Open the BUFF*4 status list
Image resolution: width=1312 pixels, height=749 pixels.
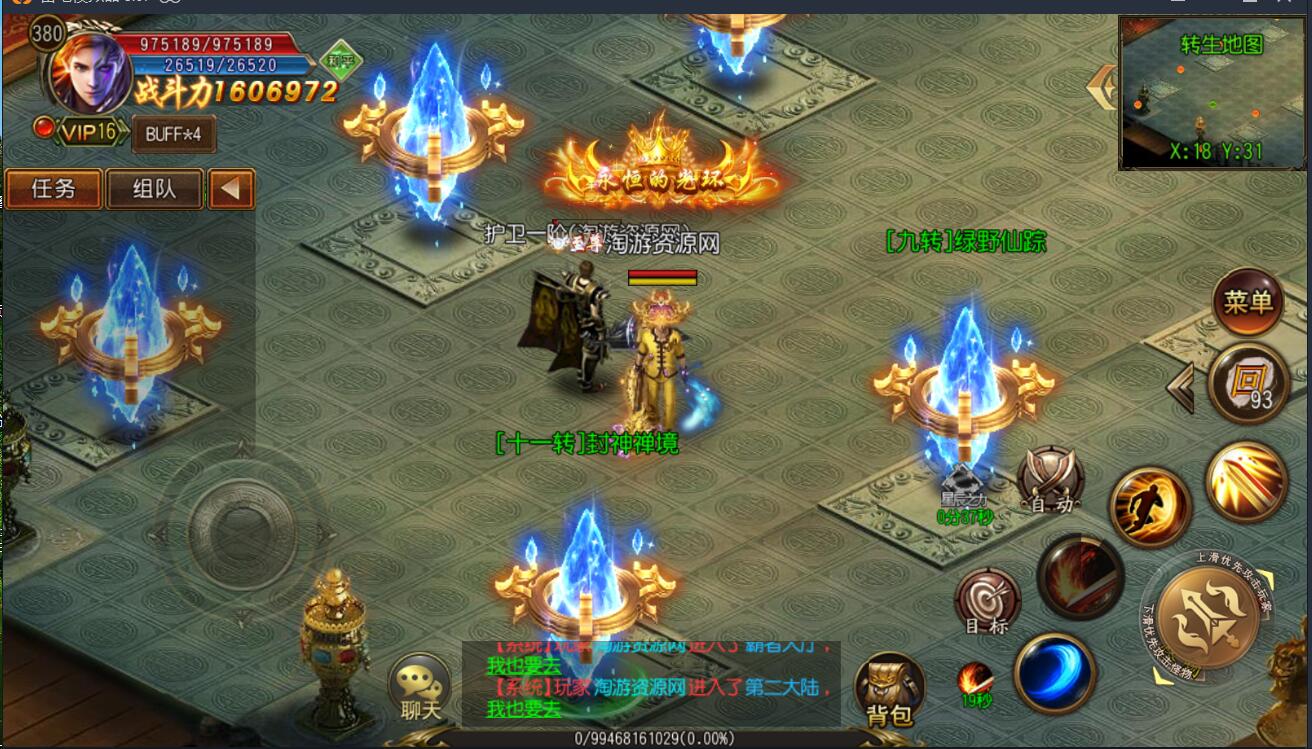(173, 133)
